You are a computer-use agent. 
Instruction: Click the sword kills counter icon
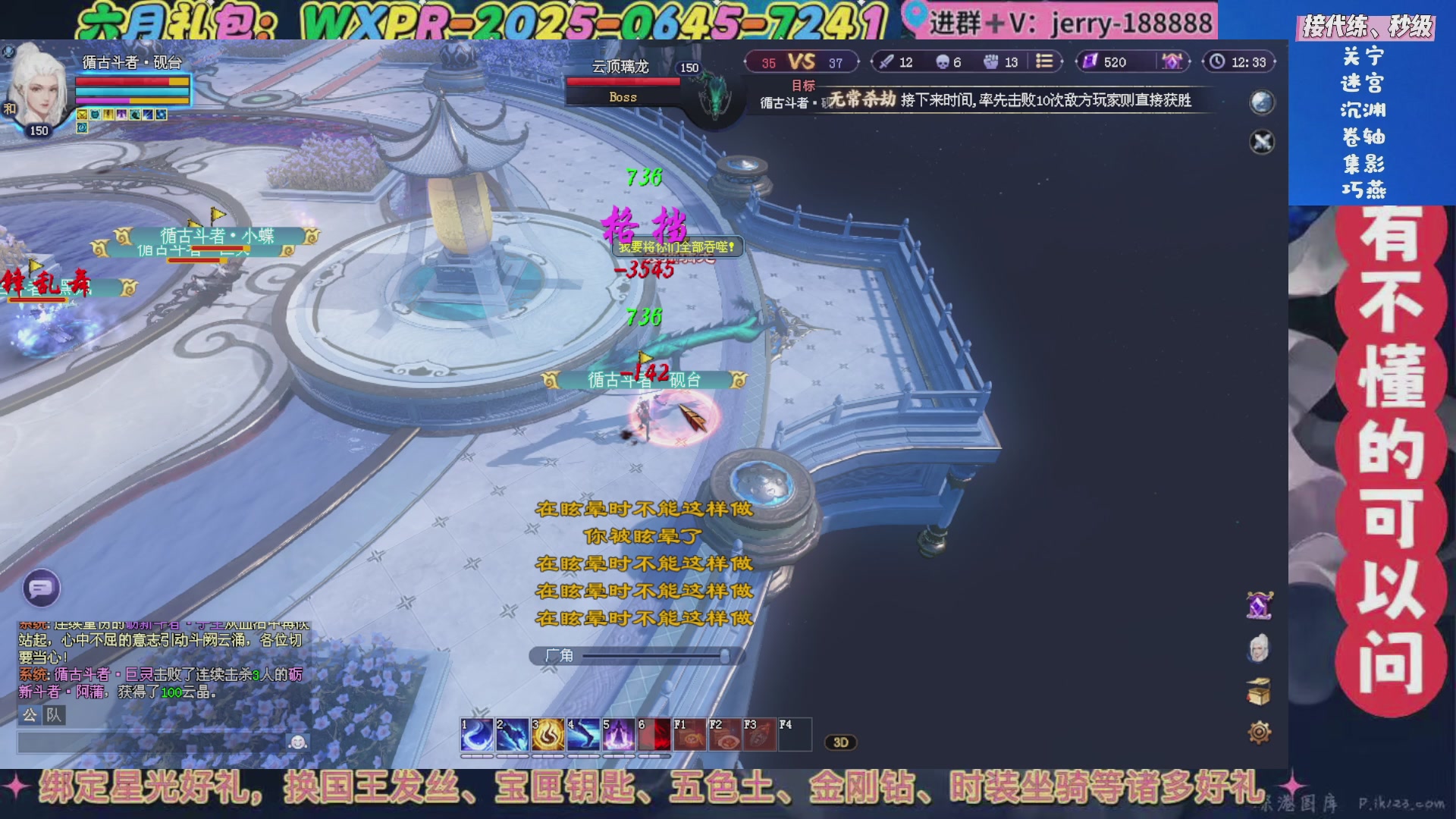(x=886, y=63)
